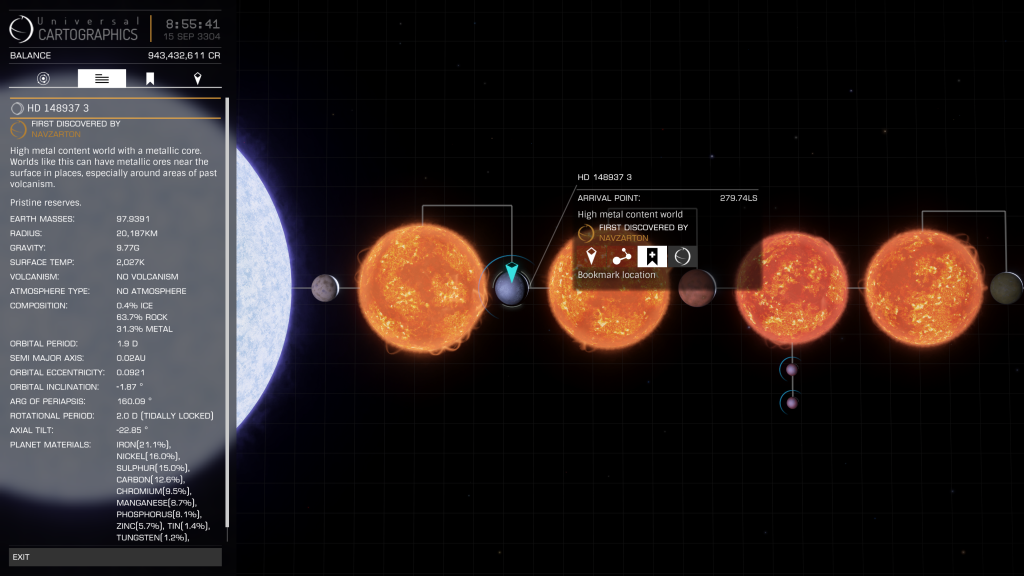The height and width of the screenshot is (576, 1024).
Task: Open the location pin tab
Action: click(197, 78)
